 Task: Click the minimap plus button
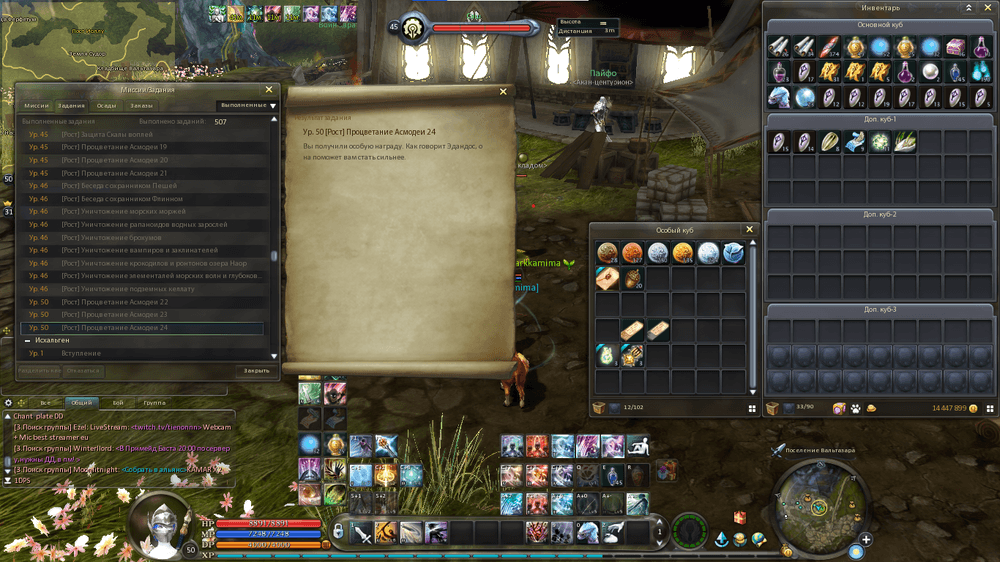click(x=866, y=539)
